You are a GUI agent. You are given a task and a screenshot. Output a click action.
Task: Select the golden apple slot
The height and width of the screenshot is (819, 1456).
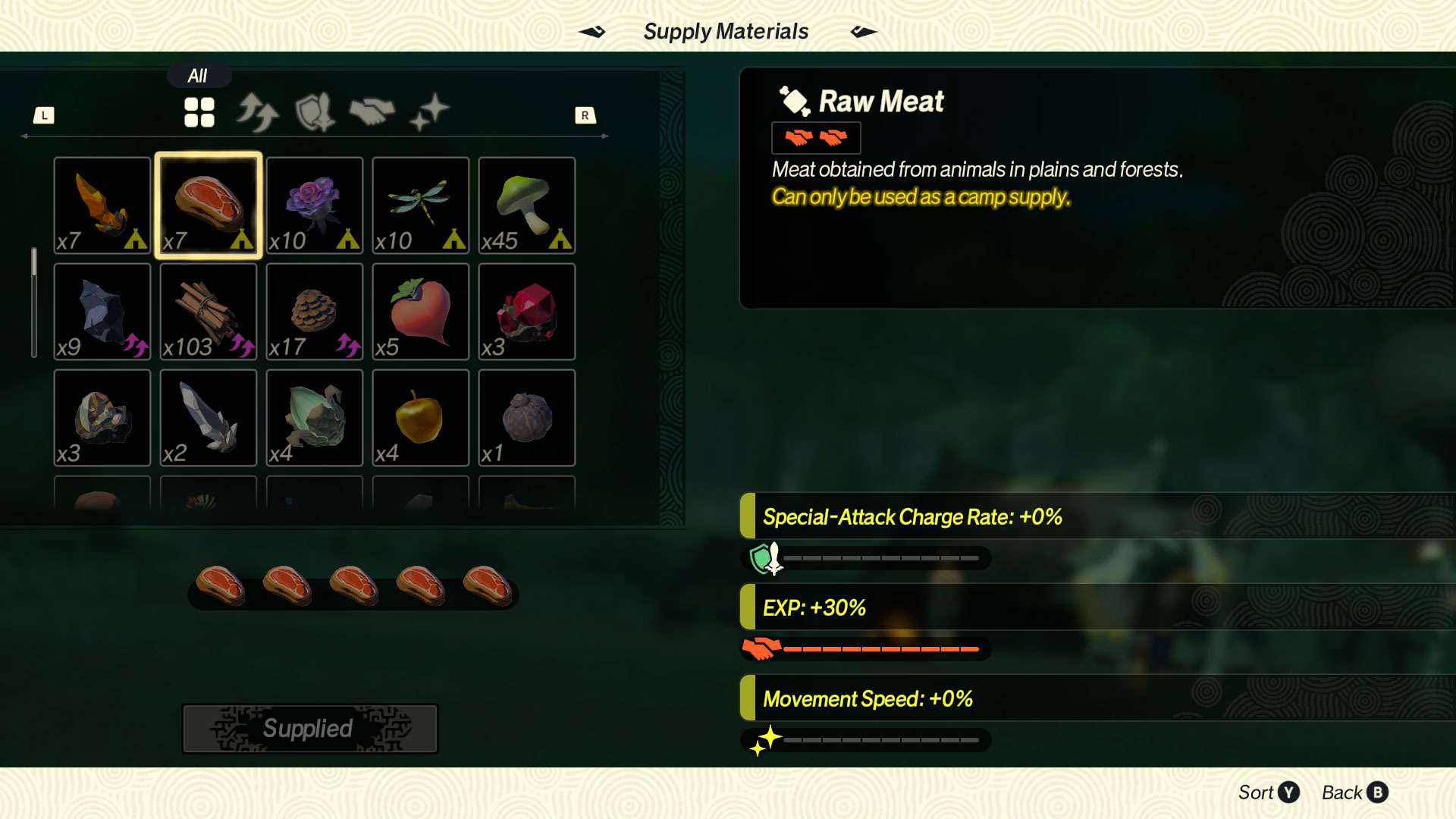[421, 418]
